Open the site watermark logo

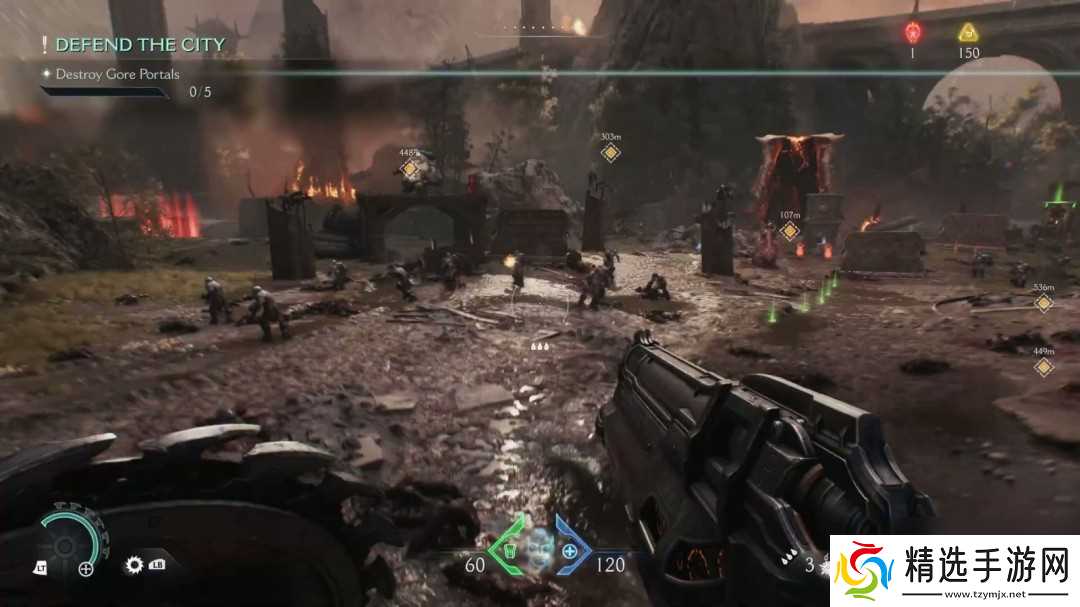(954, 571)
